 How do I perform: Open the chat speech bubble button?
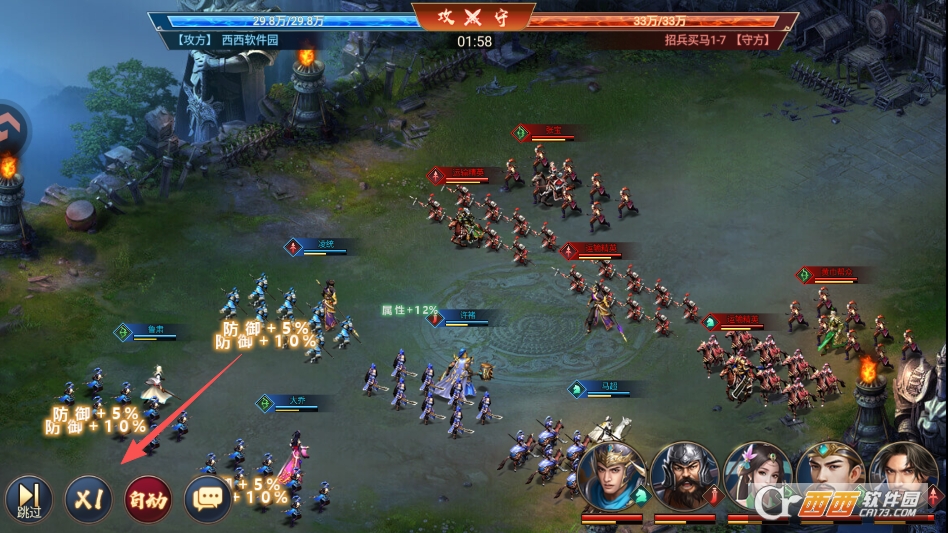207,497
